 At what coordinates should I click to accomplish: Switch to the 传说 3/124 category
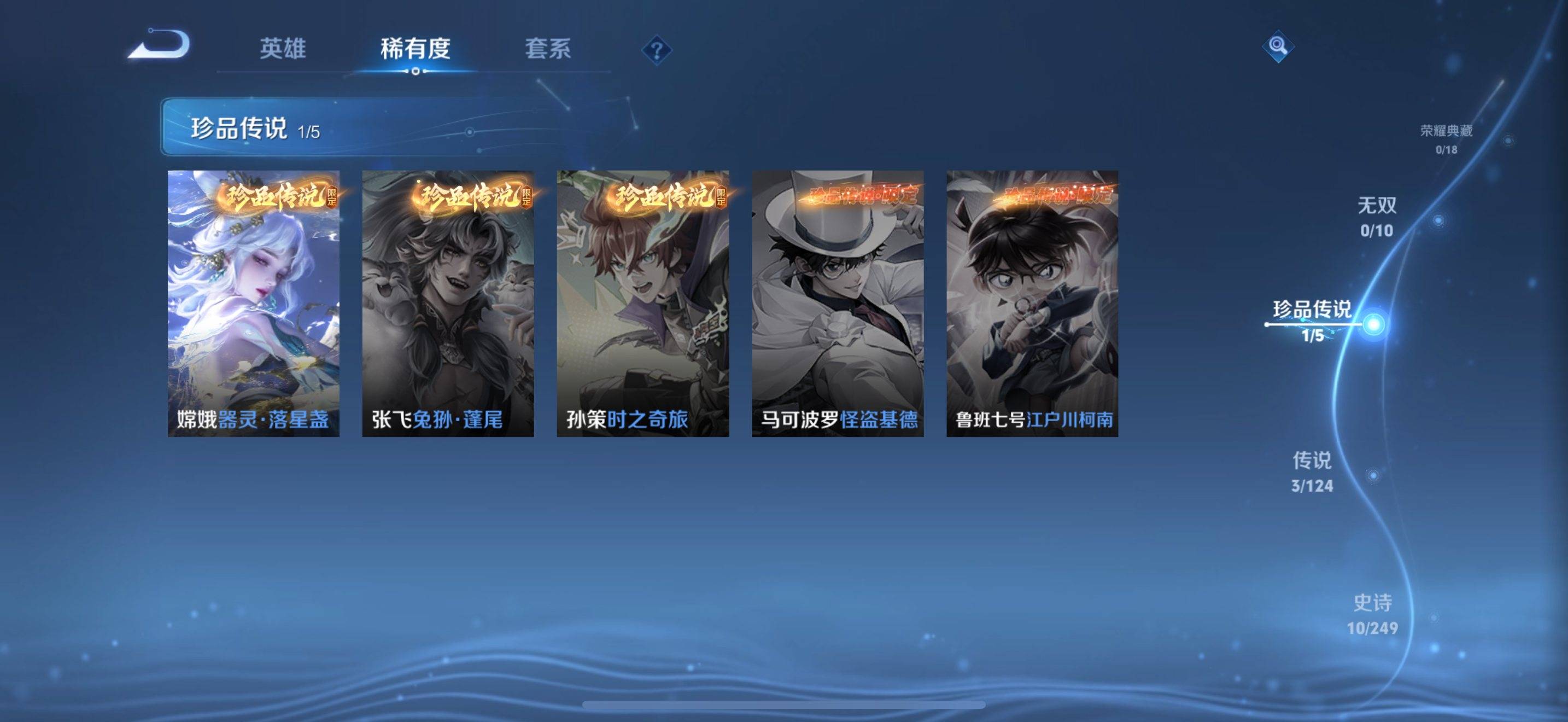[1312, 471]
